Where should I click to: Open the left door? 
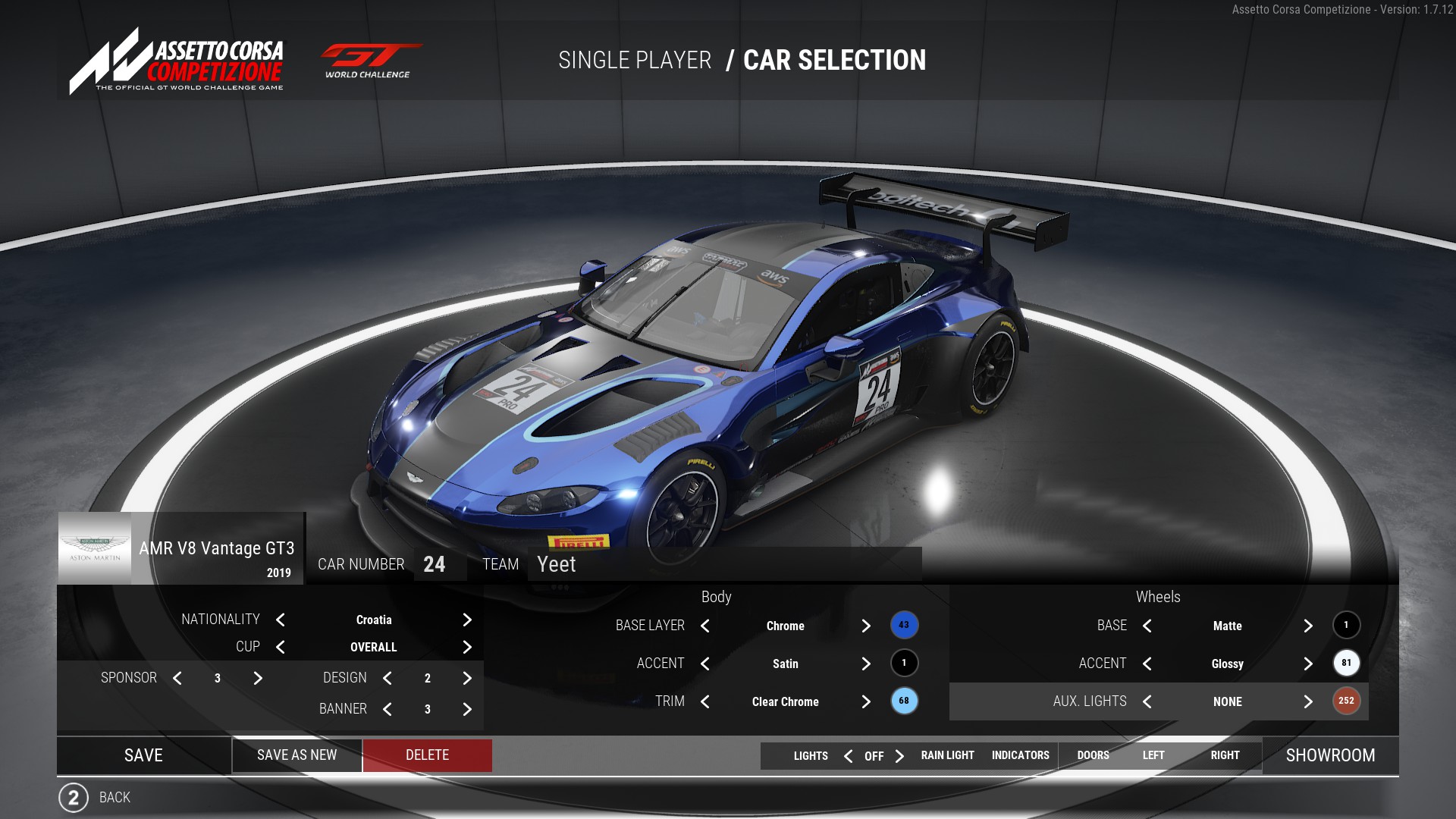[1153, 755]
